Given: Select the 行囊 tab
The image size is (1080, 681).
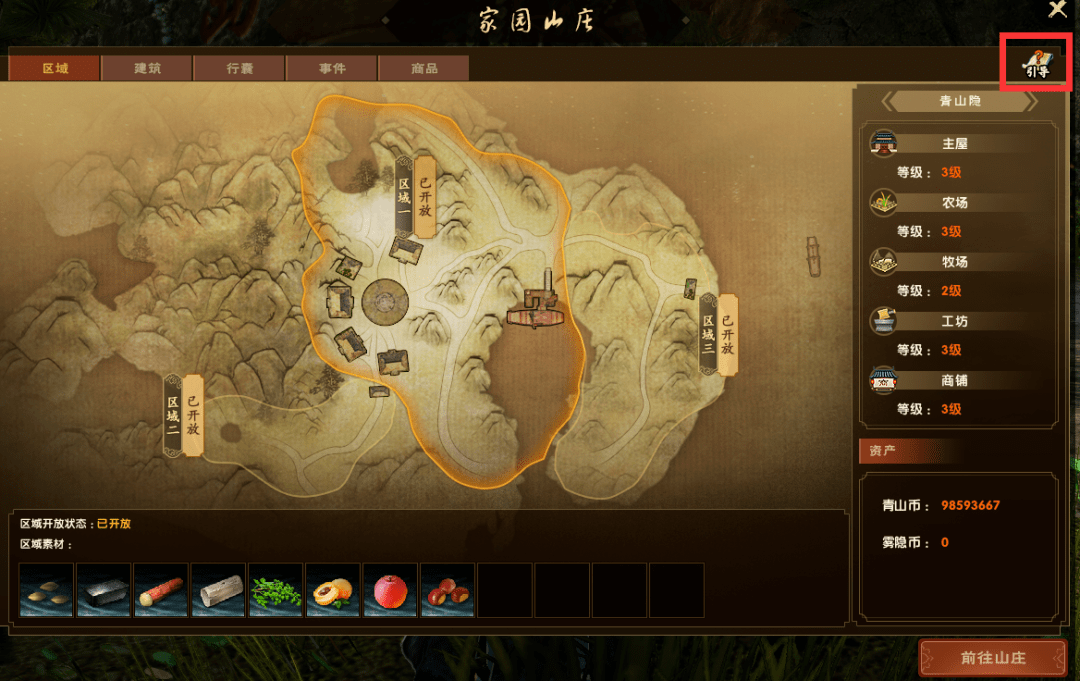Looking at the screenshot, I should 240,68.
